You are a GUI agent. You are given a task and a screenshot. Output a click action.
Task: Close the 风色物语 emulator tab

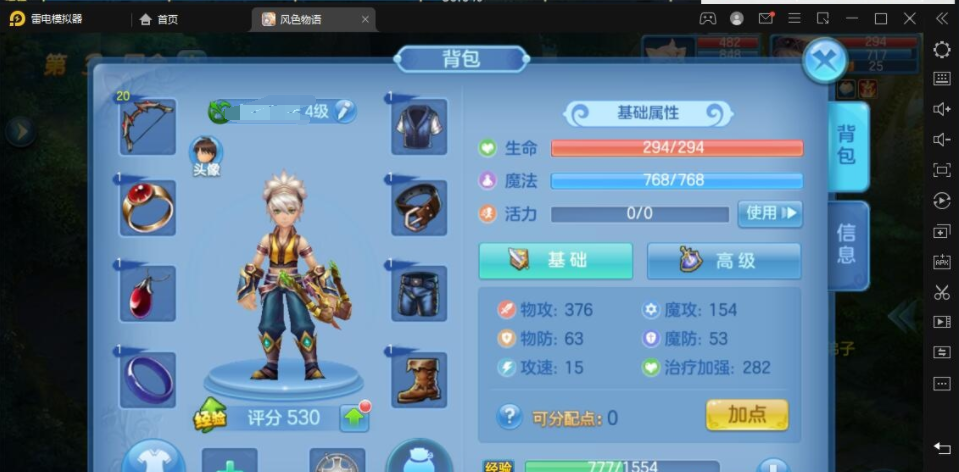click(365, 19)
